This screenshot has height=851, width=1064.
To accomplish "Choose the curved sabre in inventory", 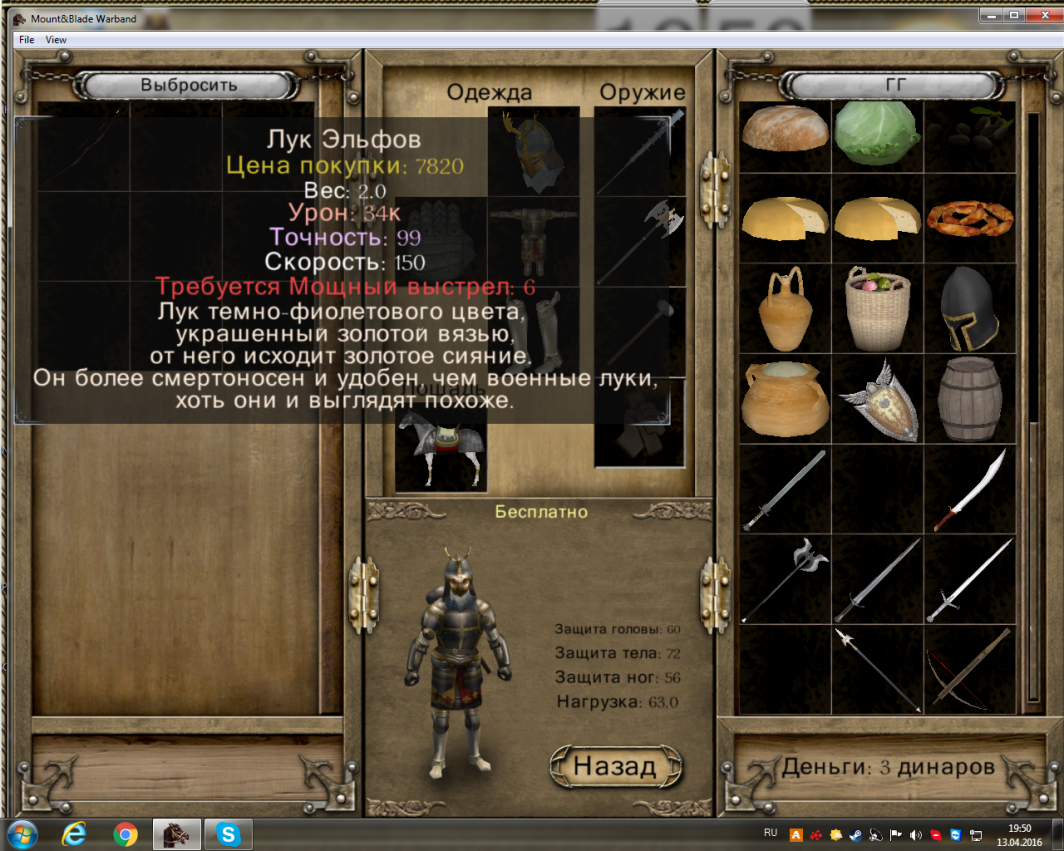I will tap(969, 490).
